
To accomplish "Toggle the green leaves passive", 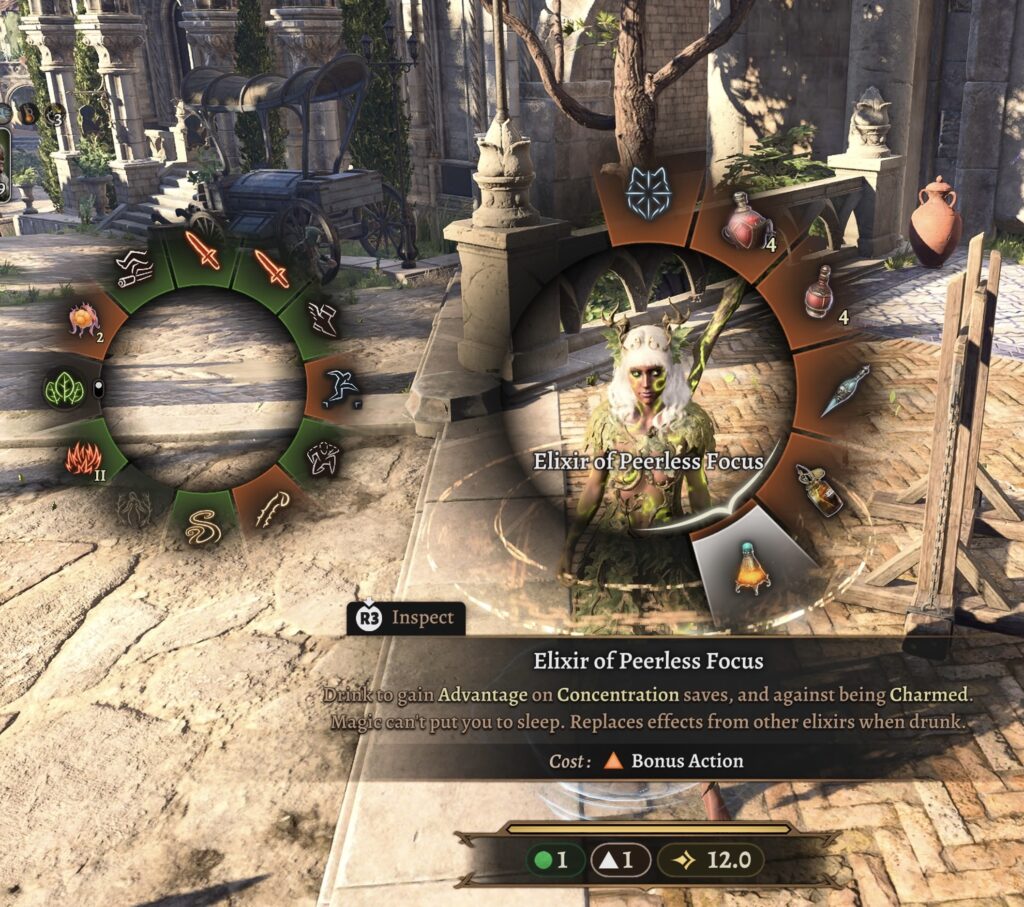I will [65, 389].
